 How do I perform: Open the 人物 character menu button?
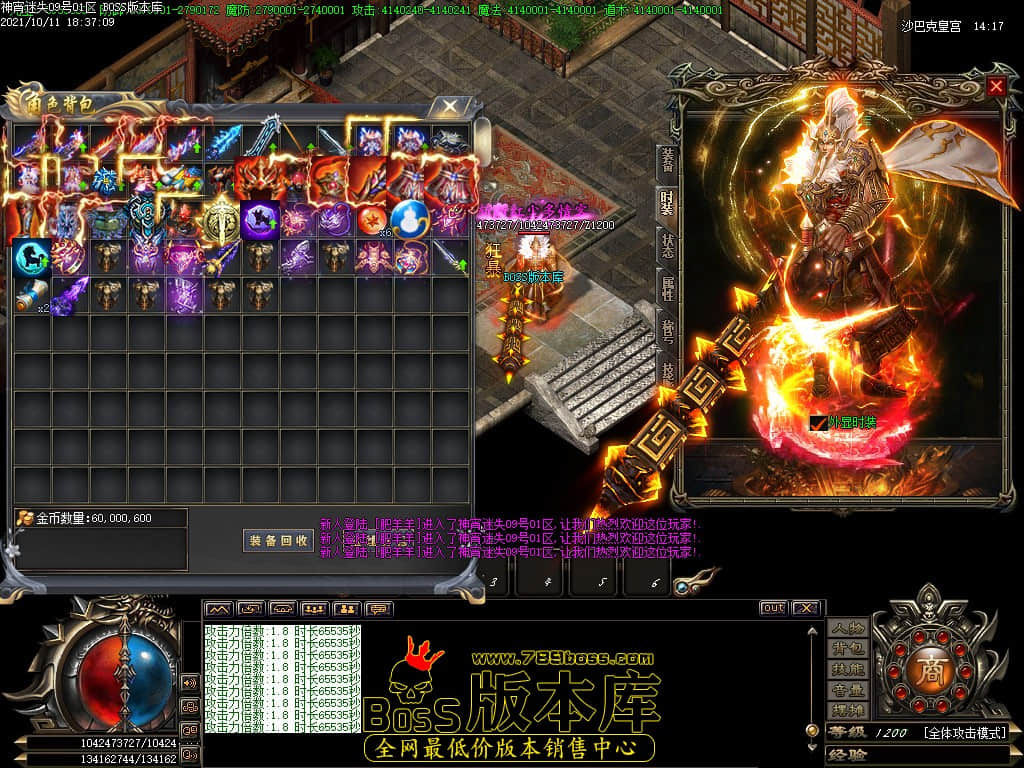(847, 628)
